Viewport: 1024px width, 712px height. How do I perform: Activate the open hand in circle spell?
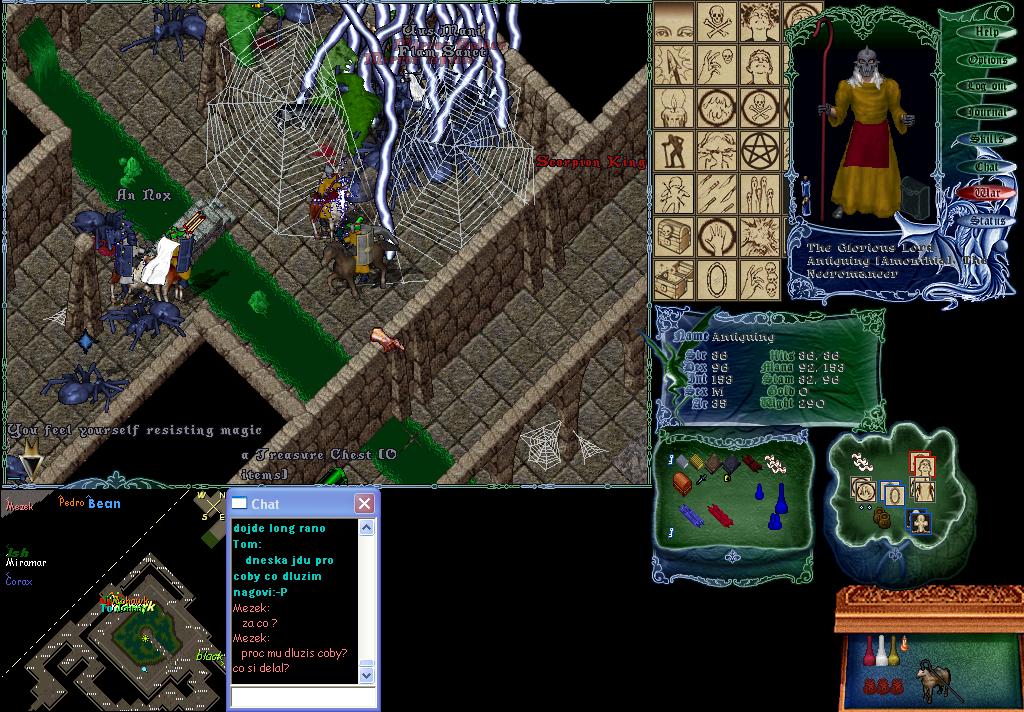(x=717, y=237)
